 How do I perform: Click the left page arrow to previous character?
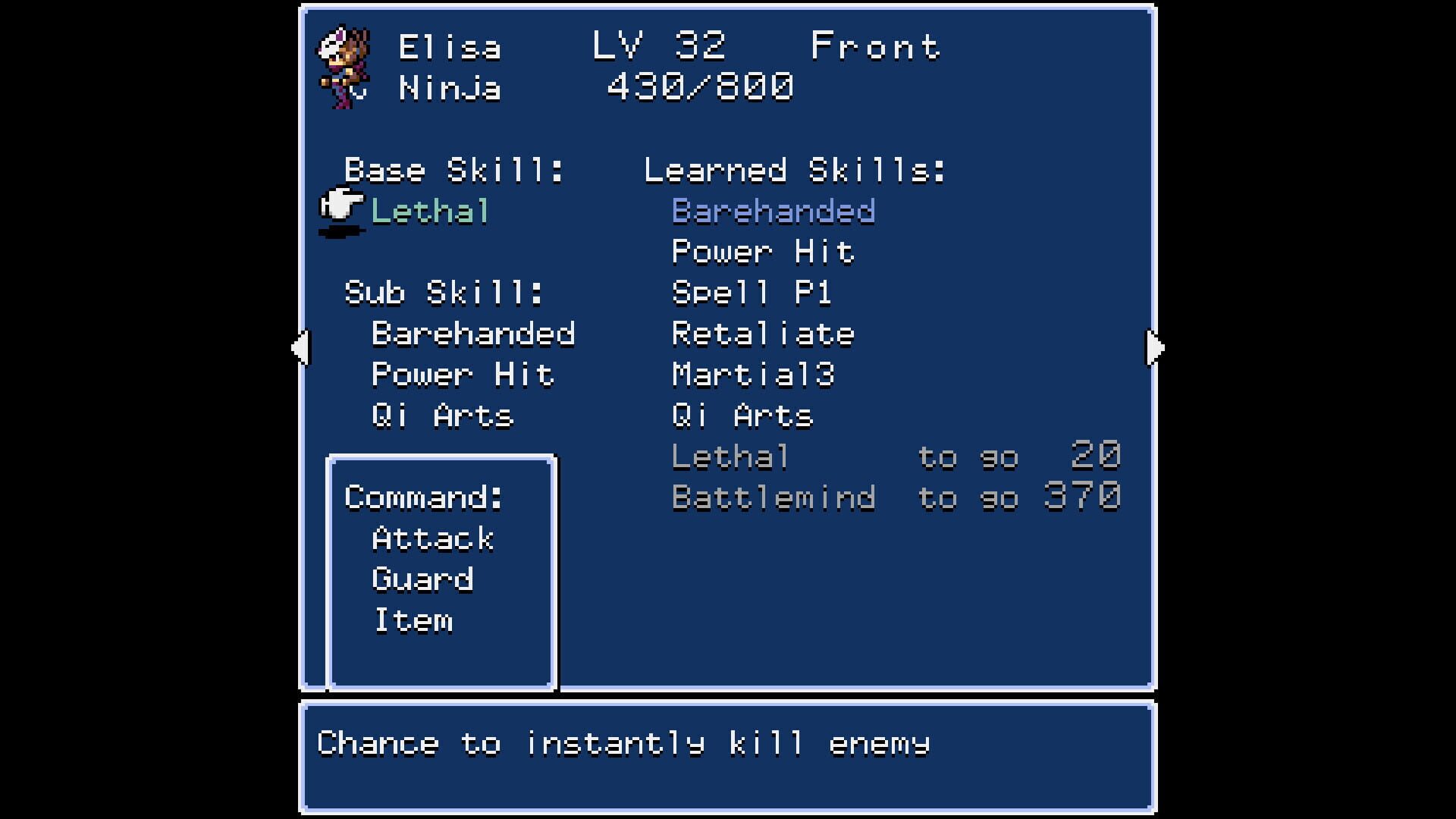pos(301,347)
